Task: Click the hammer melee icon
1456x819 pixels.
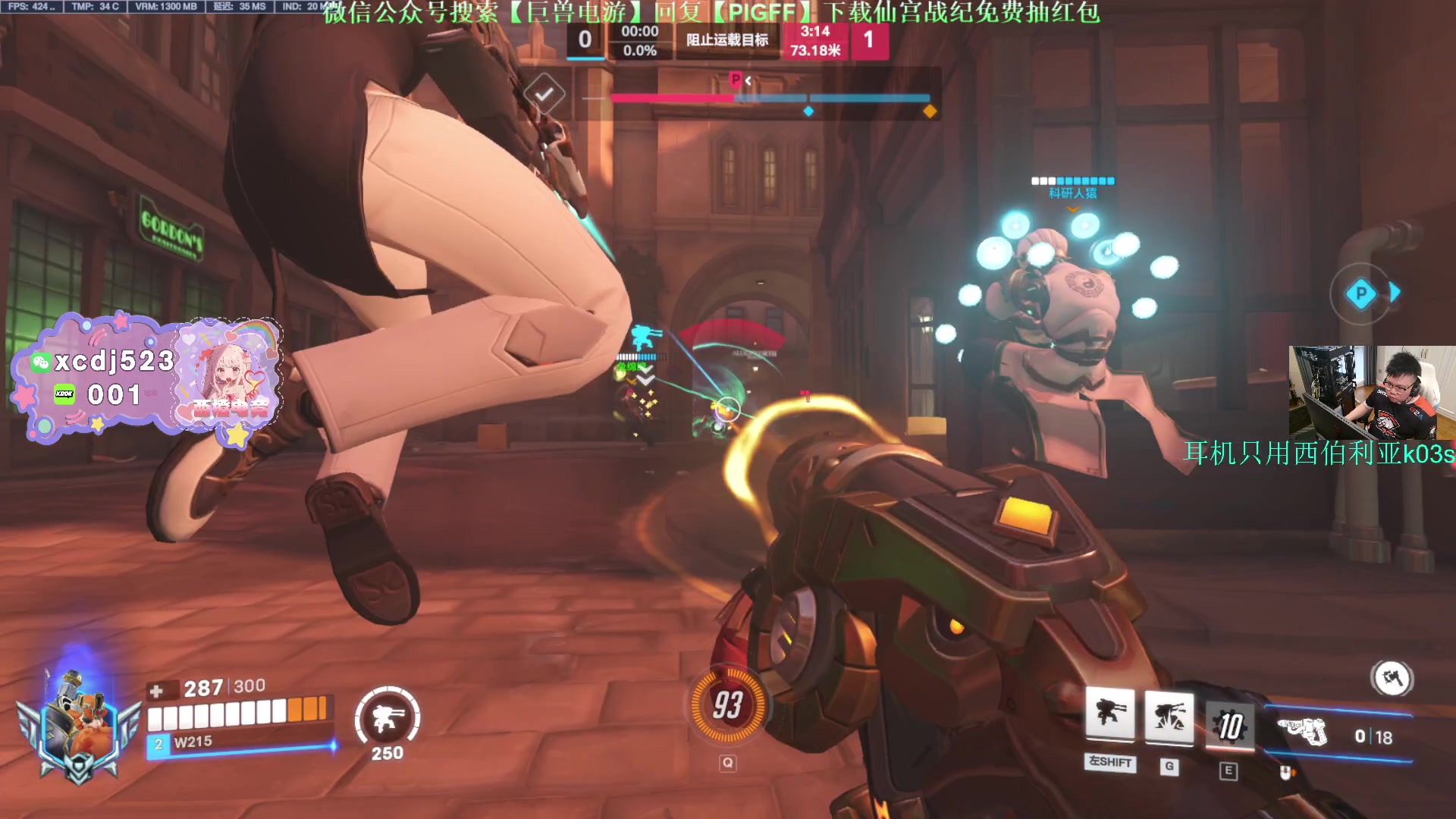Action: (x=1392, y=678)
